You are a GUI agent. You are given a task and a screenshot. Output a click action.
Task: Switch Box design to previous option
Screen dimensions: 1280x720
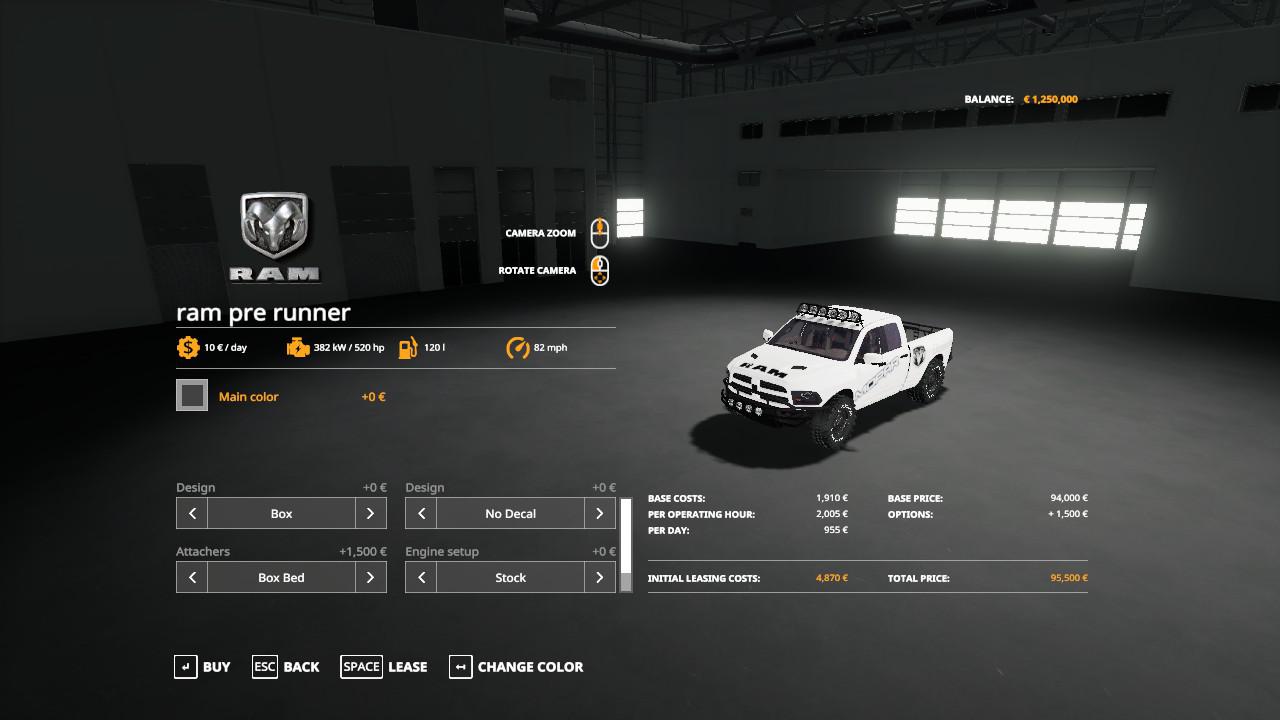[192, 514]
